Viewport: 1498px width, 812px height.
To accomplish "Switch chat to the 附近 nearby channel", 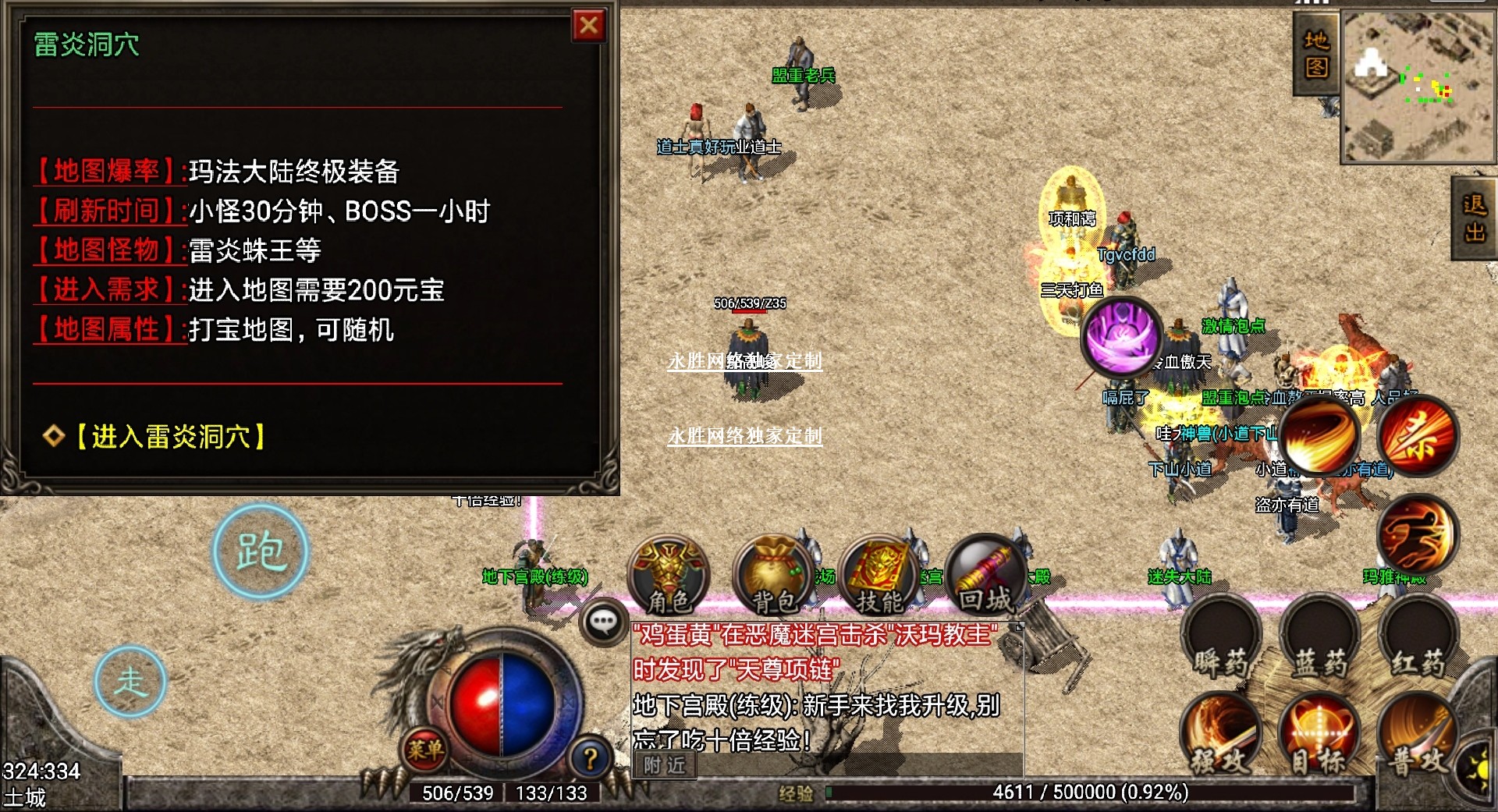I will (x=664, y=765).
